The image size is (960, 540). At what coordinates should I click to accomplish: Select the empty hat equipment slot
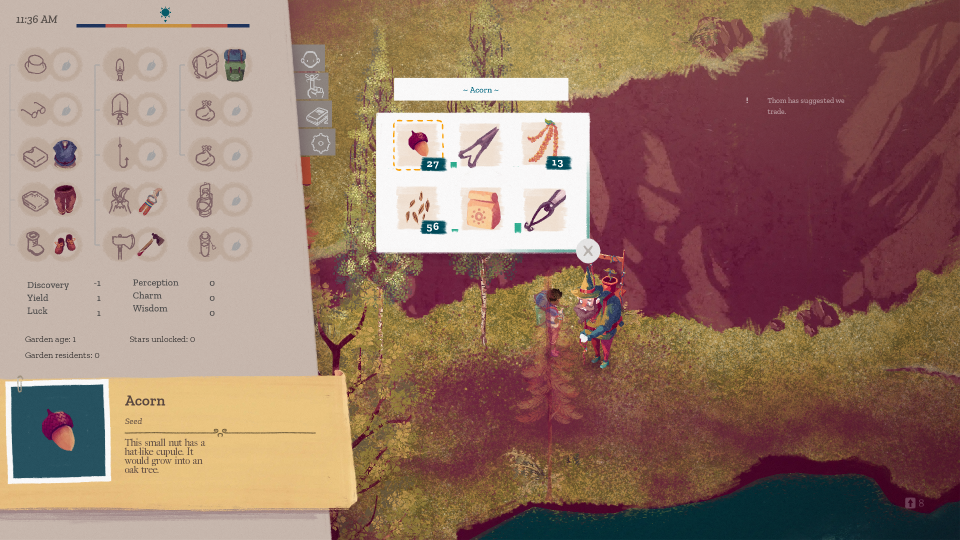[x=65, y=65]
